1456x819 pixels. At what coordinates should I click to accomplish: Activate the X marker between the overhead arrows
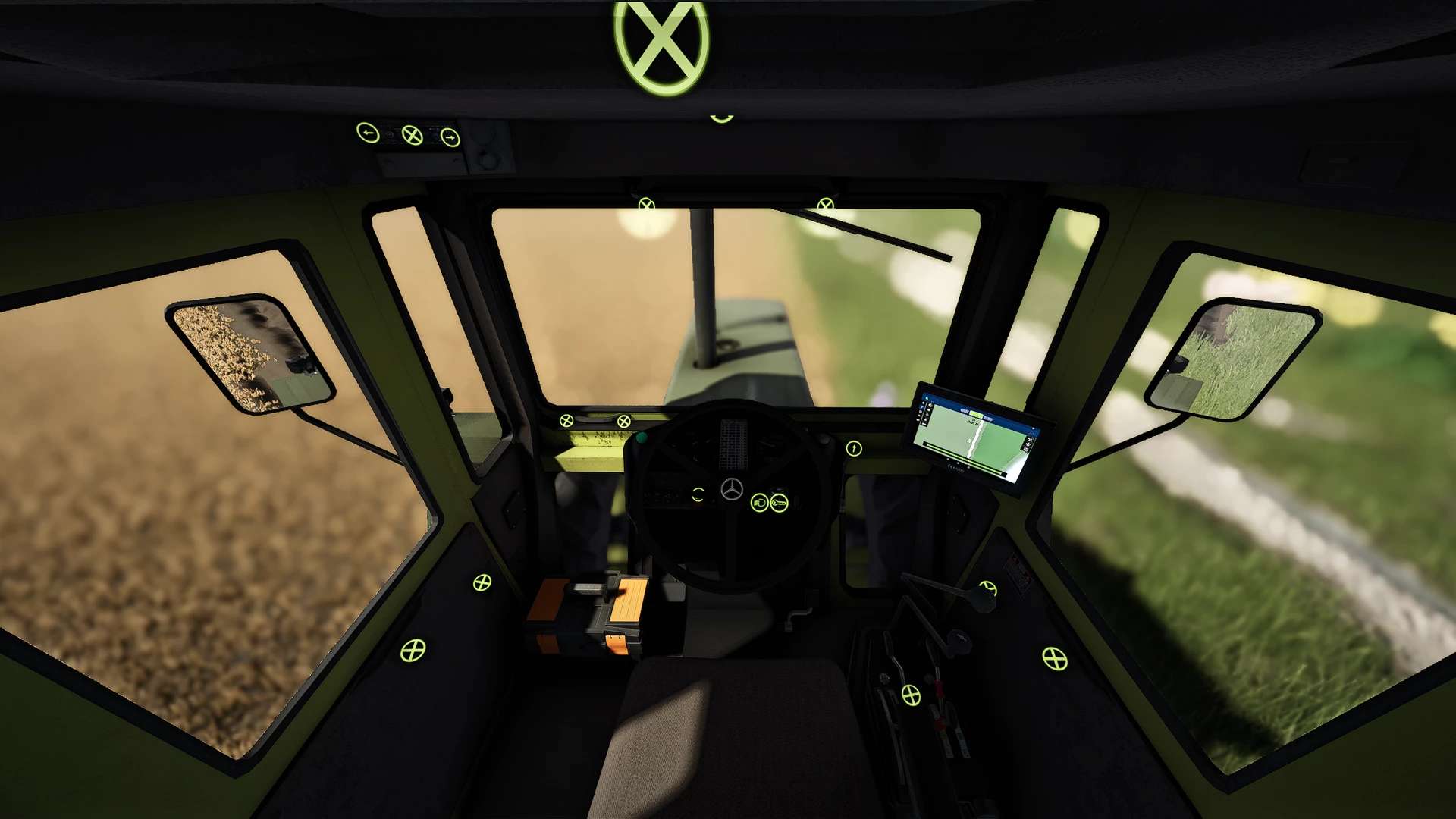click(x=412, y=136)
